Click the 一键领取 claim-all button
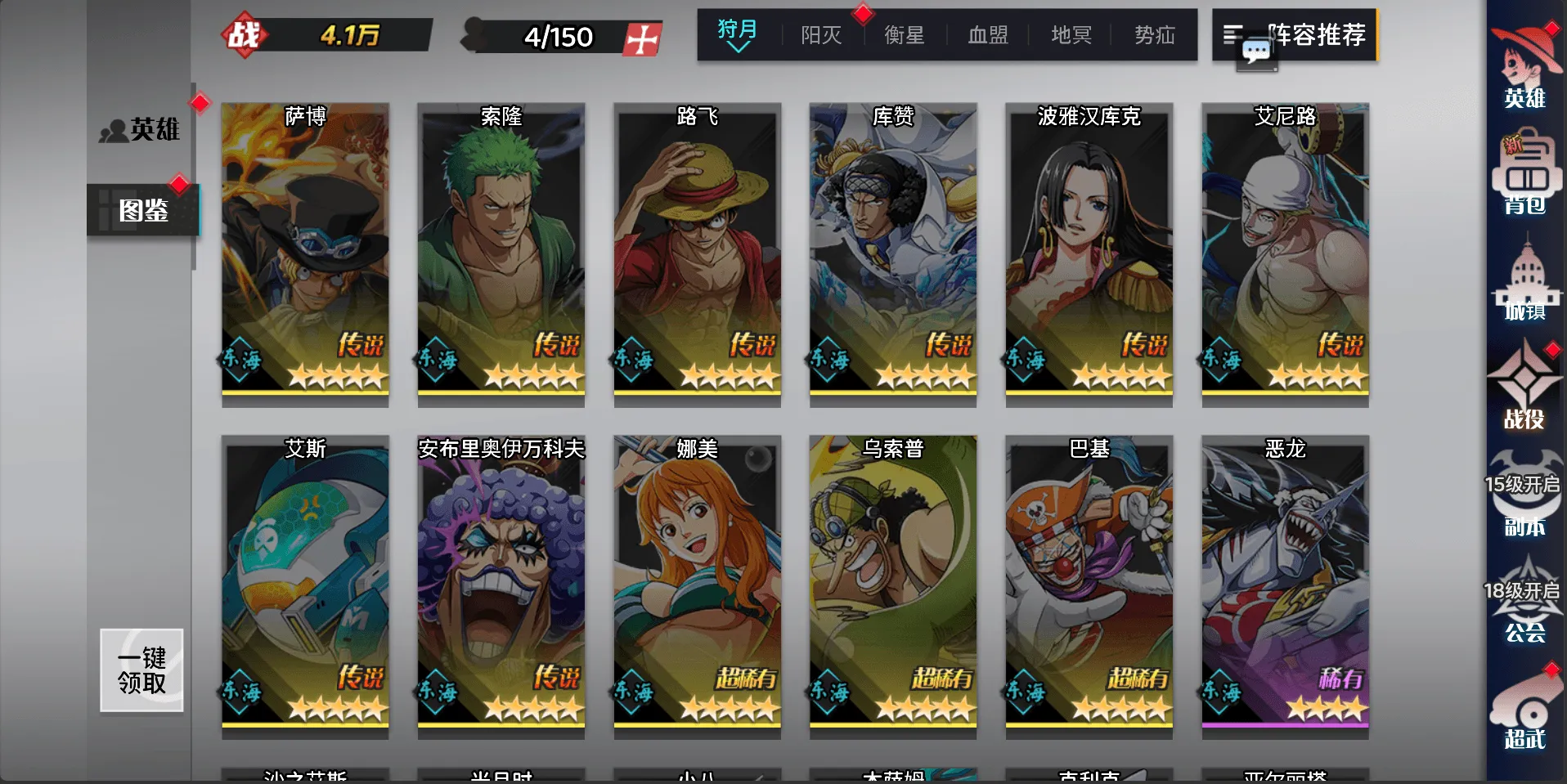1567x784 pixels. click(x=141, y=670)
